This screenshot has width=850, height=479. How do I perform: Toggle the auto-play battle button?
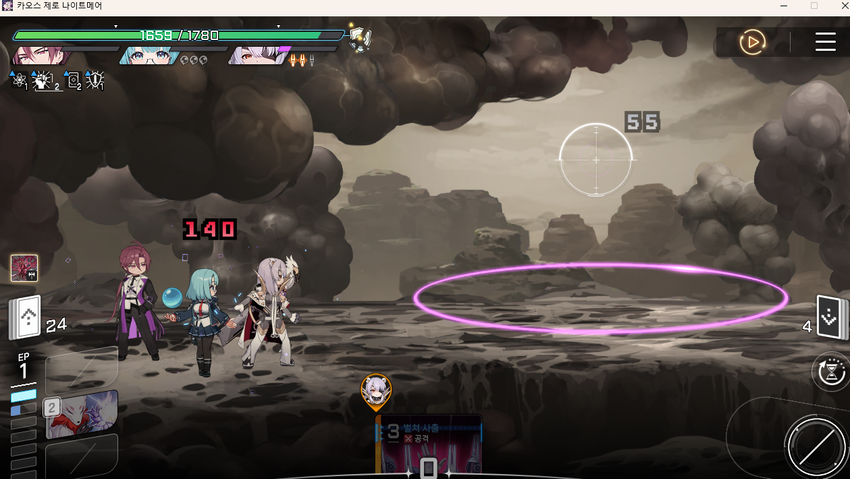click(x=752, y=42)
